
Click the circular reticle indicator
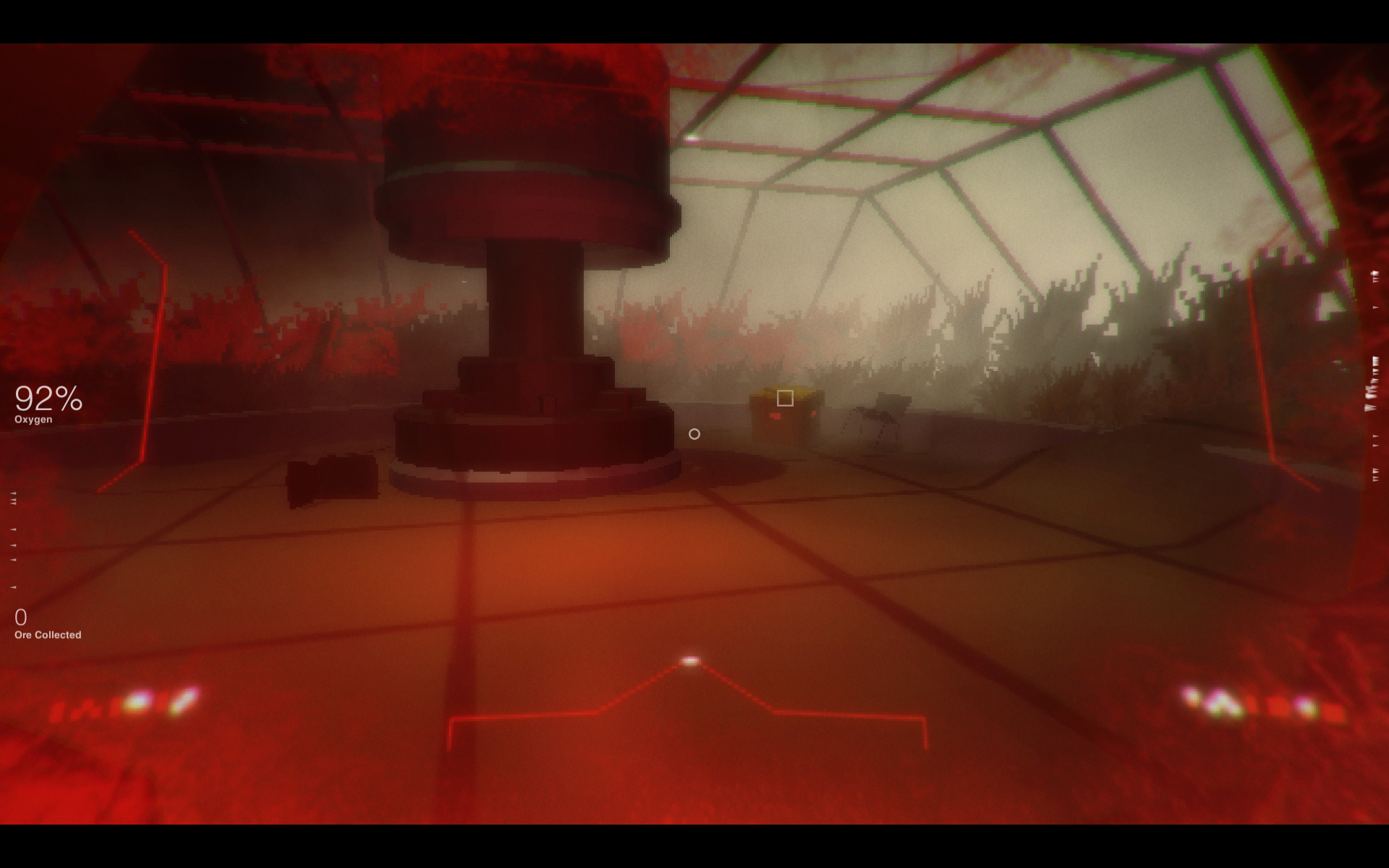tap(695, 433)
